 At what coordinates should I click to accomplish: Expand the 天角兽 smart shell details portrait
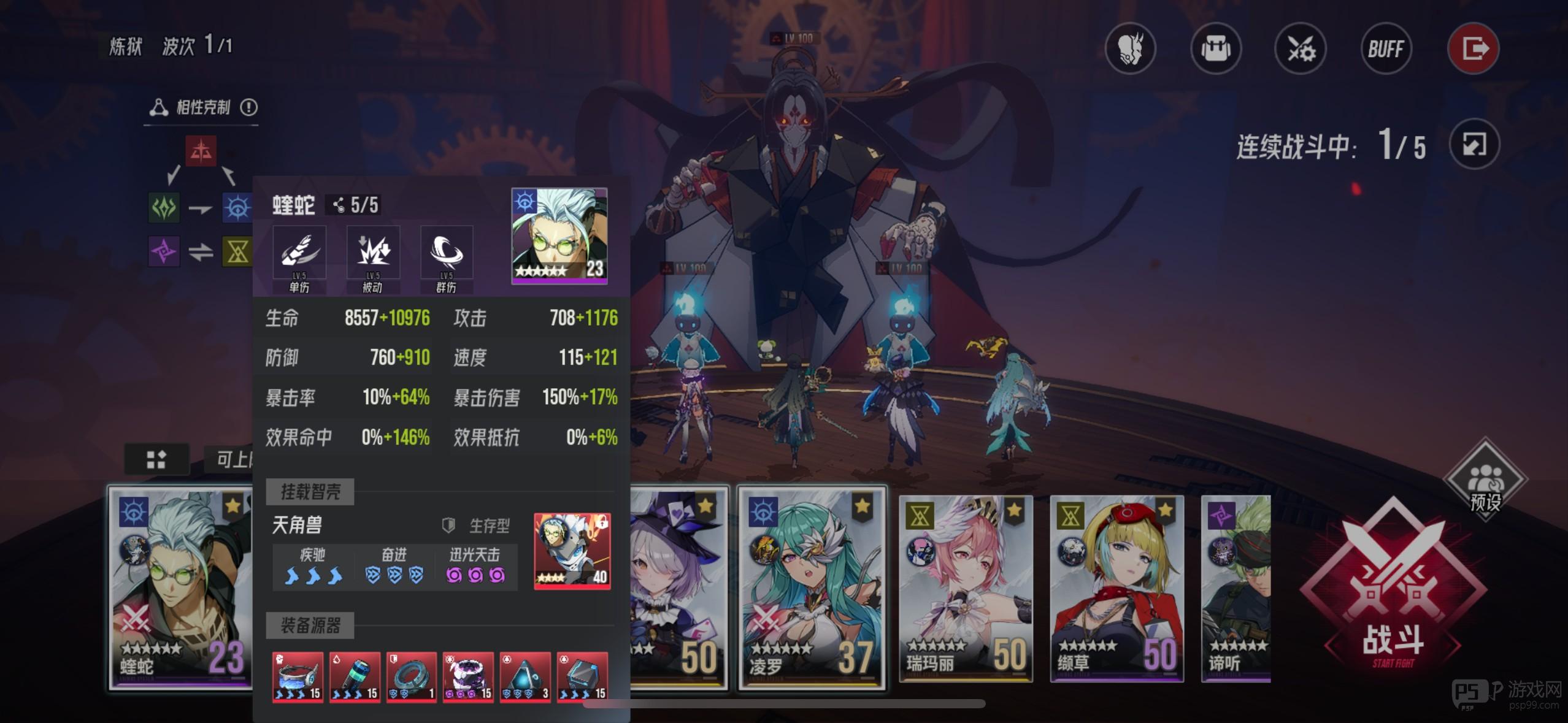[572, 551]
